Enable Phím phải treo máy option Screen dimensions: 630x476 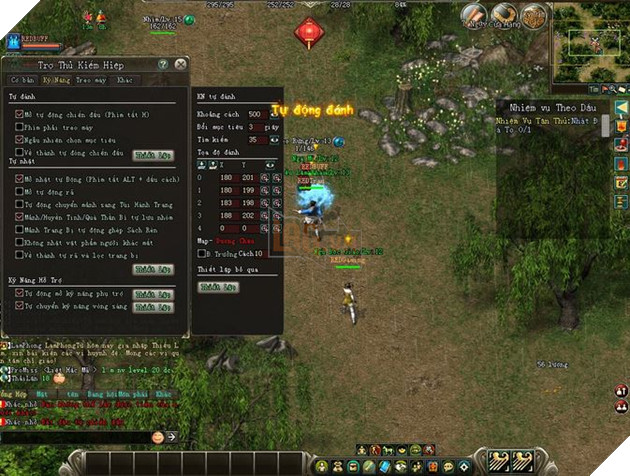(x=19, y=127)
